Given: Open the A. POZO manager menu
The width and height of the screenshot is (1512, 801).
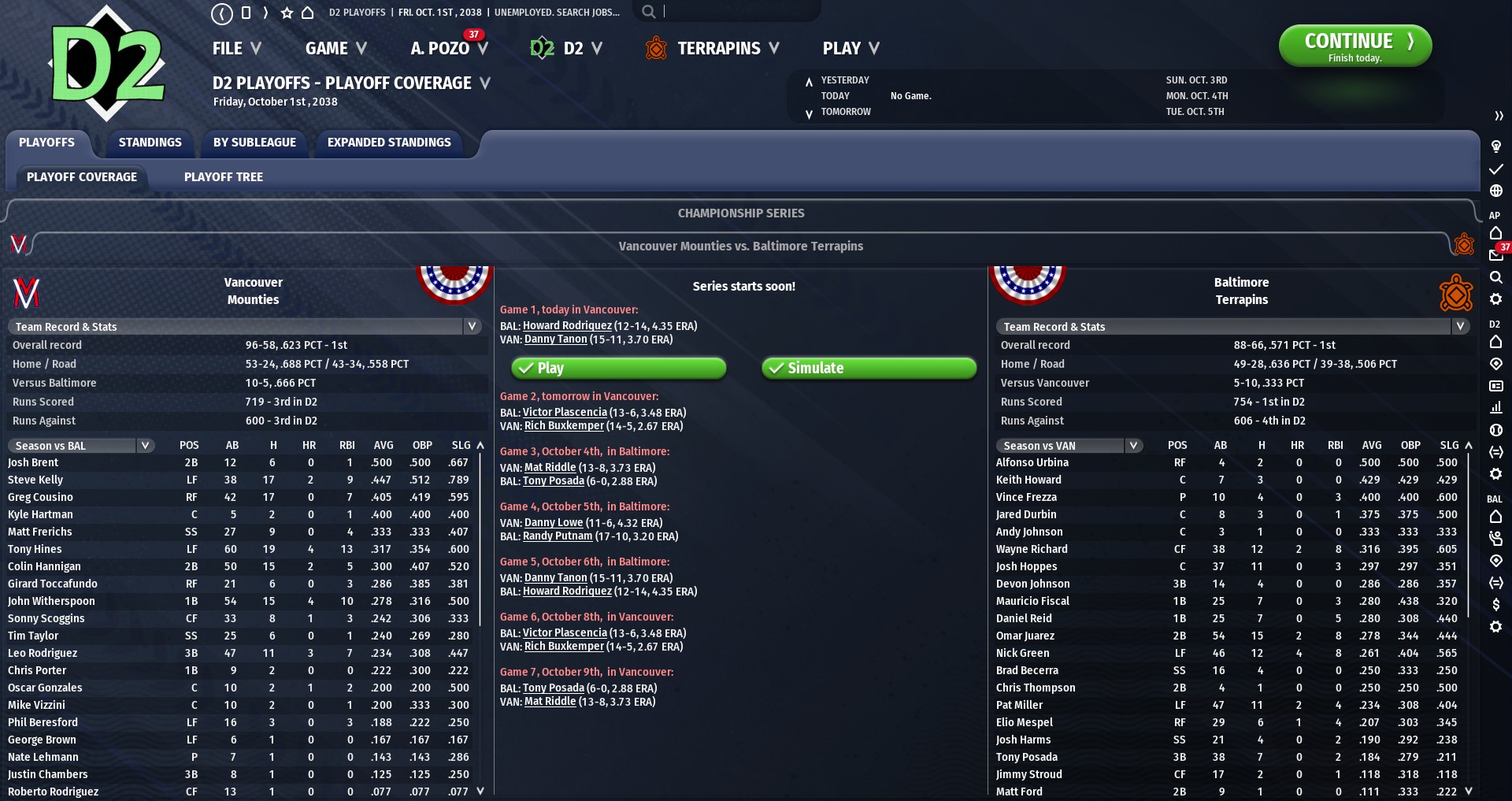Looking at the screenshot, I should pos(449,49).
